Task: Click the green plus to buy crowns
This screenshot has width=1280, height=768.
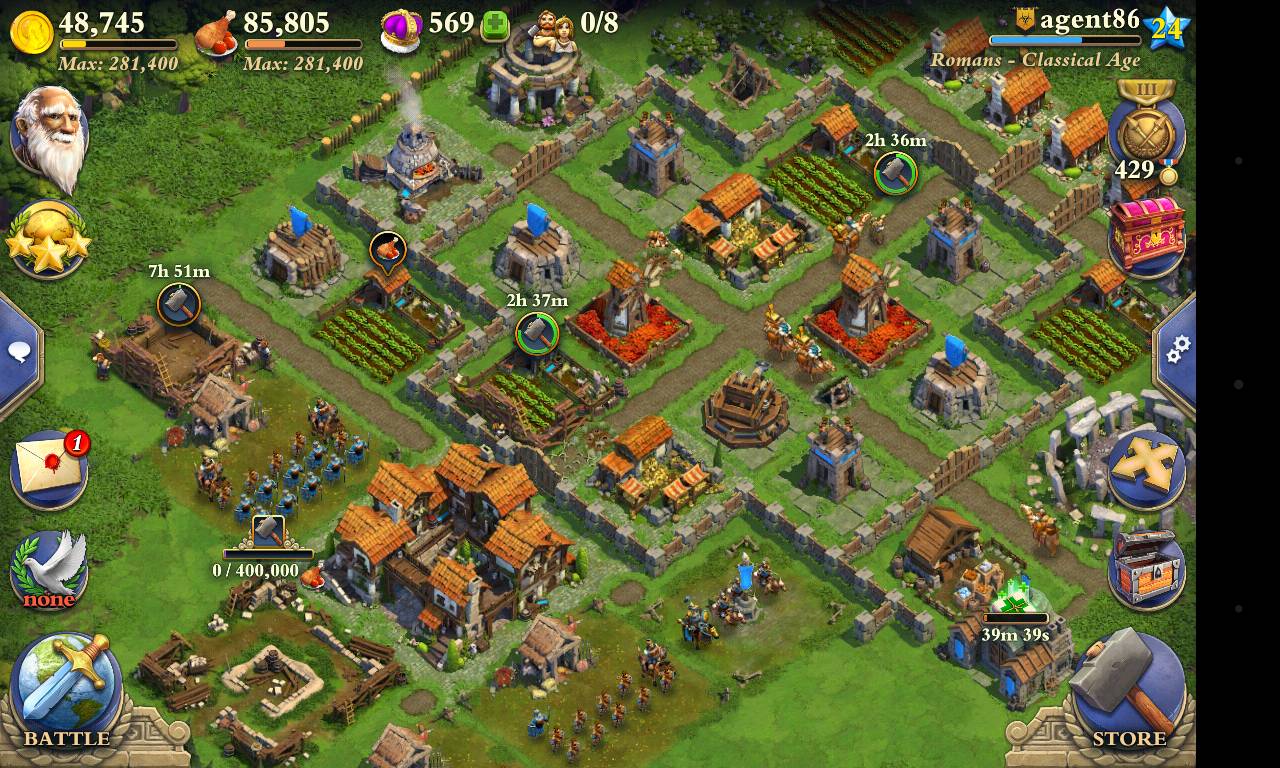Action: click(x=495, y=27)
